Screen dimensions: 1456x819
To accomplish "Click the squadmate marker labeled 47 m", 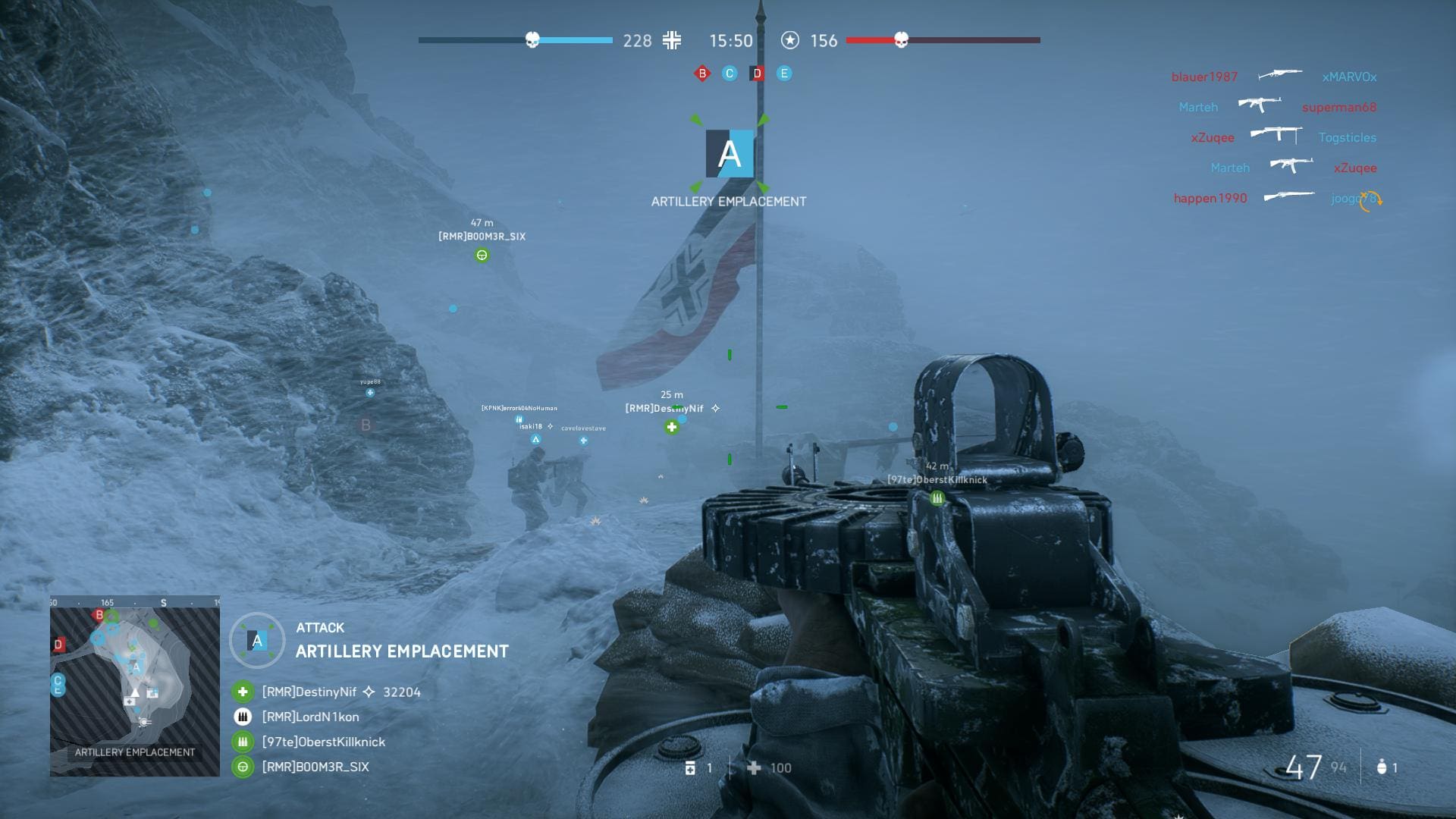I will click(482, 256).
